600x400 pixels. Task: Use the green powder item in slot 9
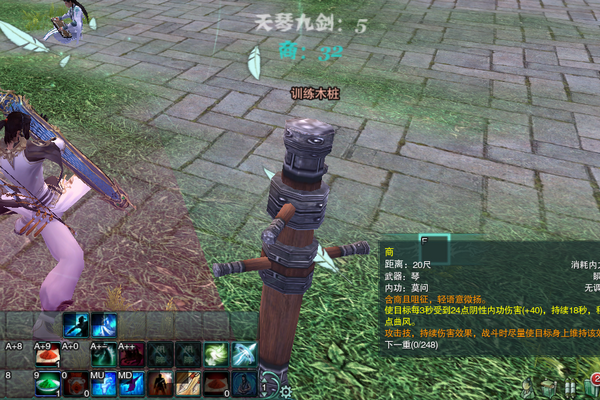pyautogui.click(x=47, y=384)
